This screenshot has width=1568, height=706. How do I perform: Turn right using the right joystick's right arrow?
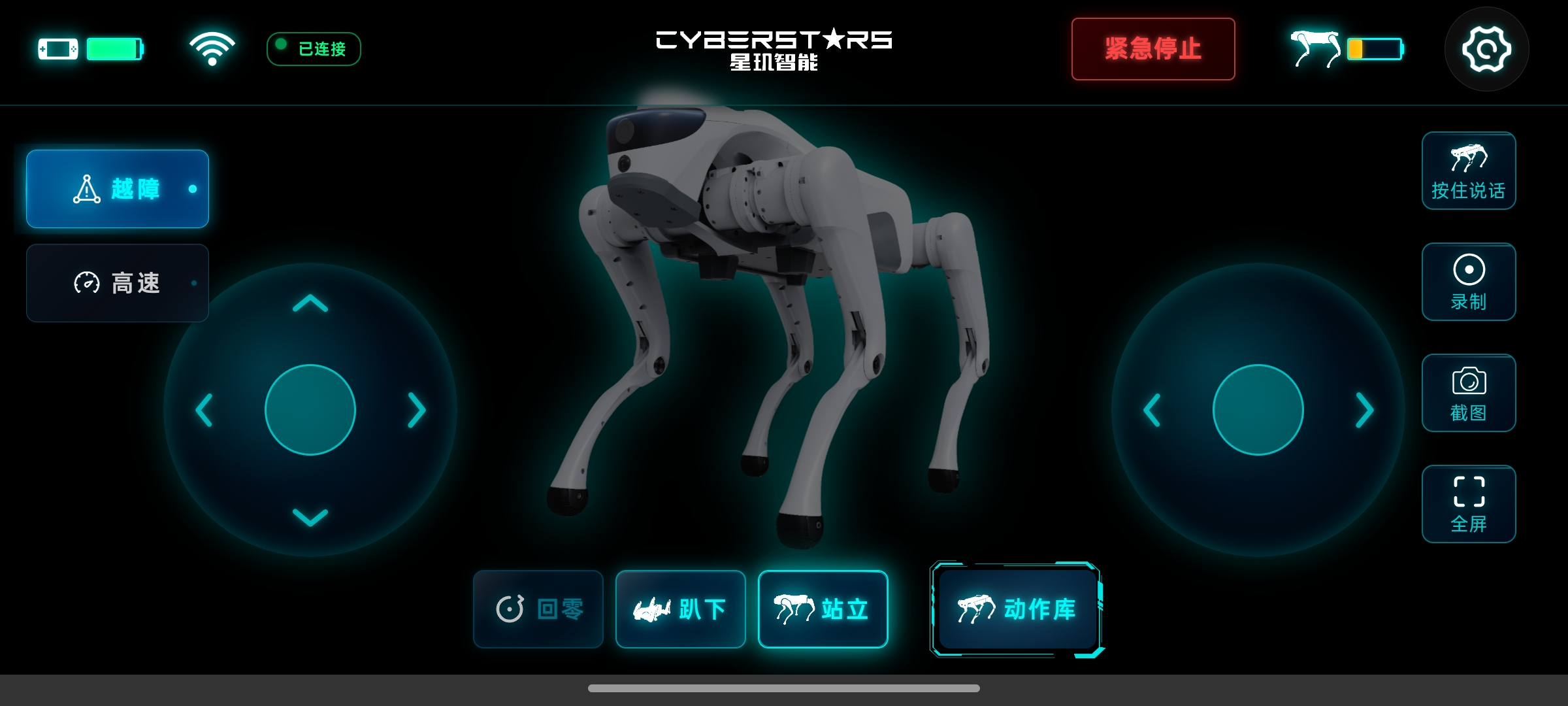[x=1364, y=411]
